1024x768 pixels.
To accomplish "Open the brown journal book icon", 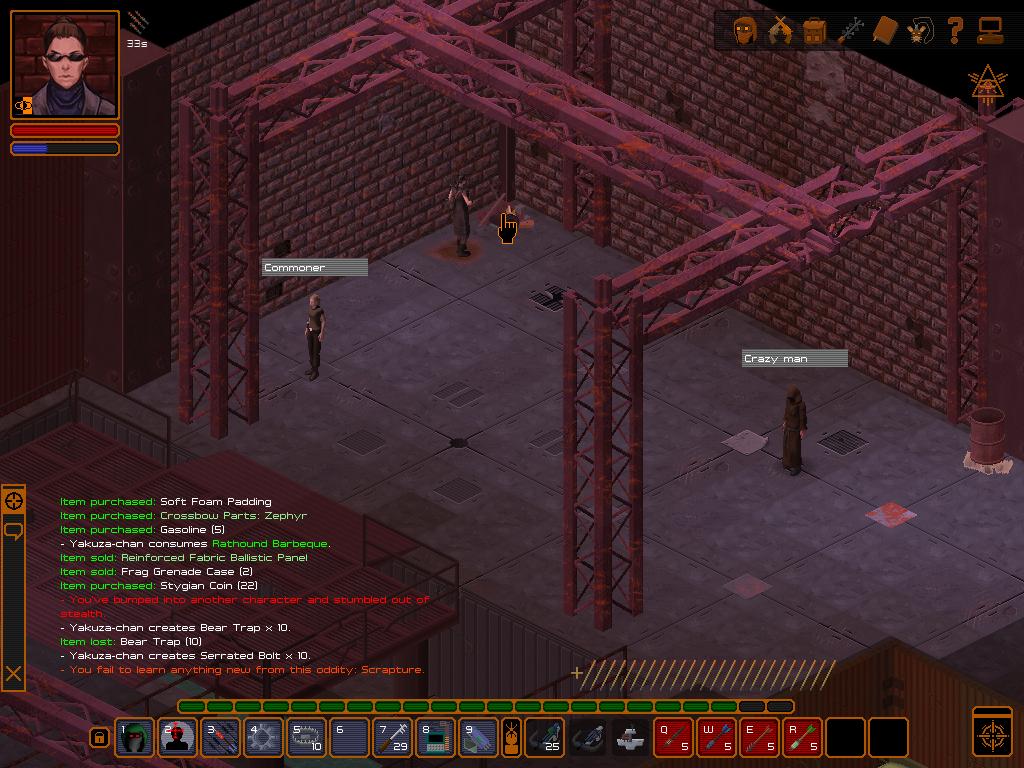I will [885, 31].
